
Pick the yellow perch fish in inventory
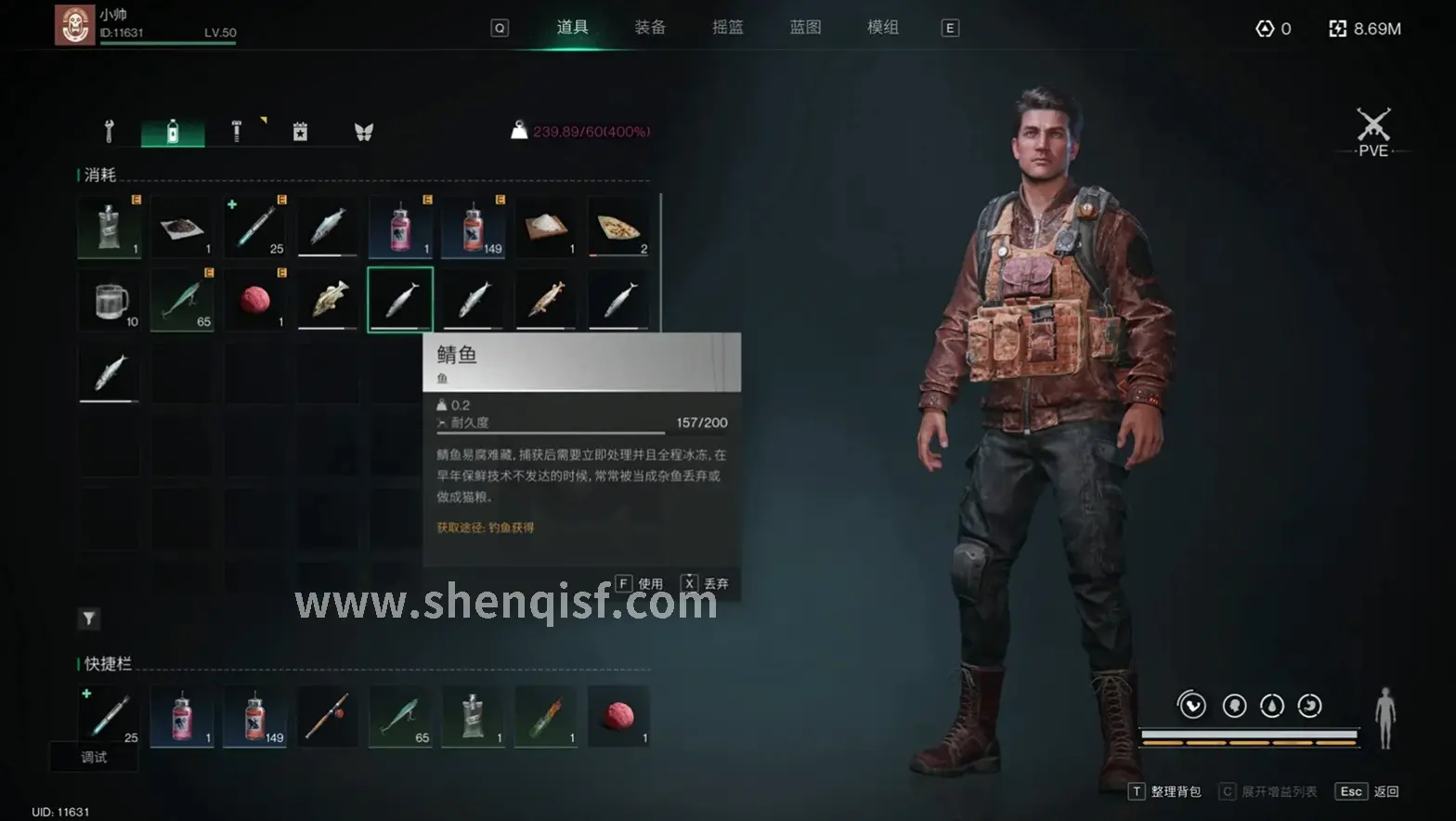tap(328, 300)
